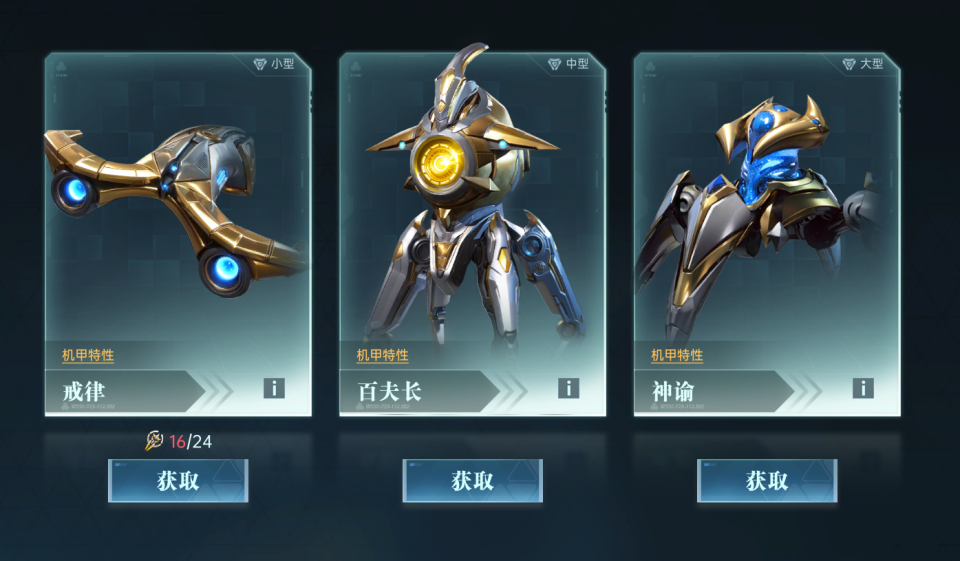Image resolution: width=960 pixels, height=561 pixels.
Task: Open info for the 百夫长 mech
Action: pos(569,388)
